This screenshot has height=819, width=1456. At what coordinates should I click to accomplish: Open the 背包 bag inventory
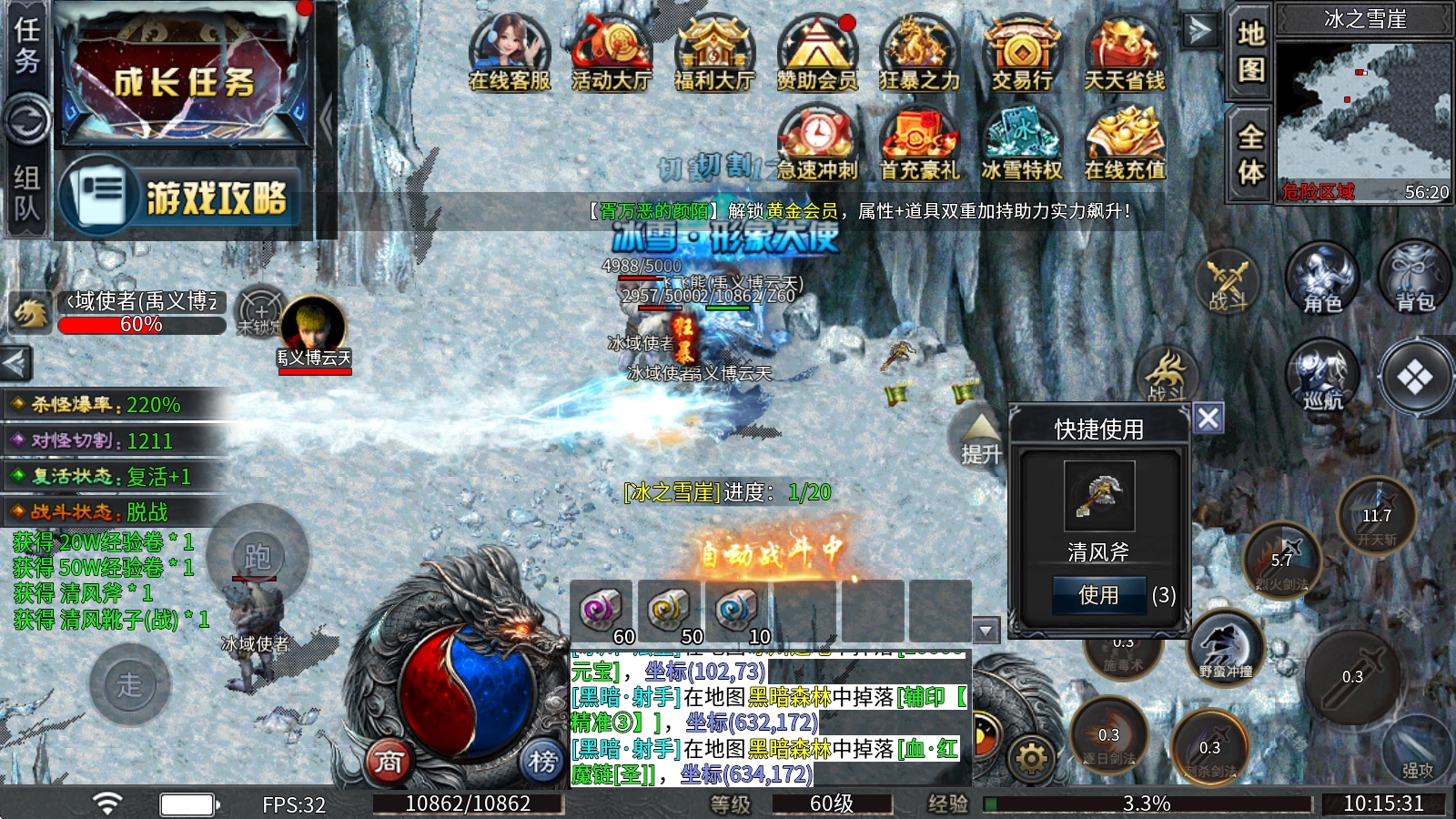click(1415, 276)
